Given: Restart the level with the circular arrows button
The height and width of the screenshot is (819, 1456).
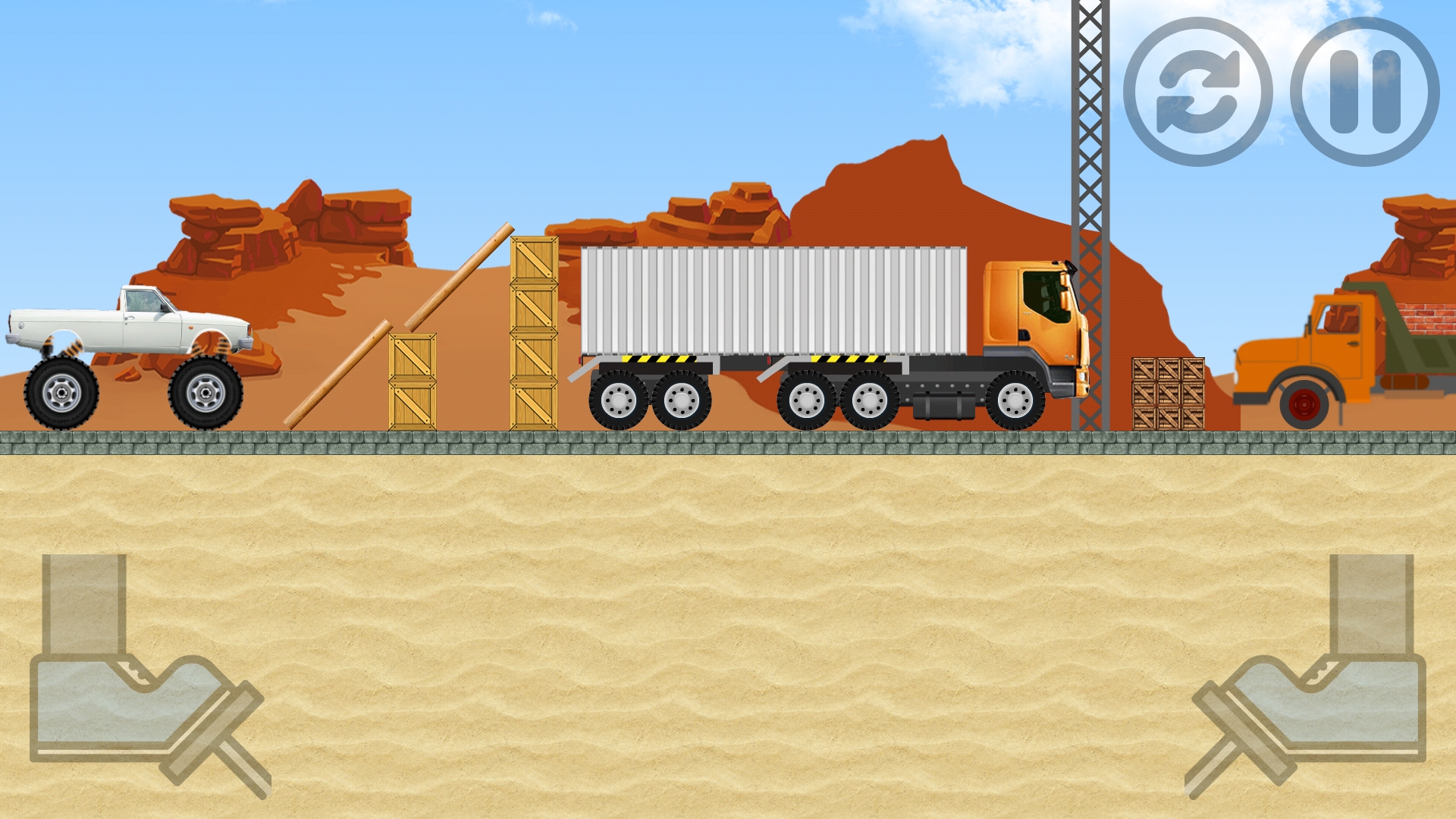Looking at the screenshot, I should (x=1197, y=92).
